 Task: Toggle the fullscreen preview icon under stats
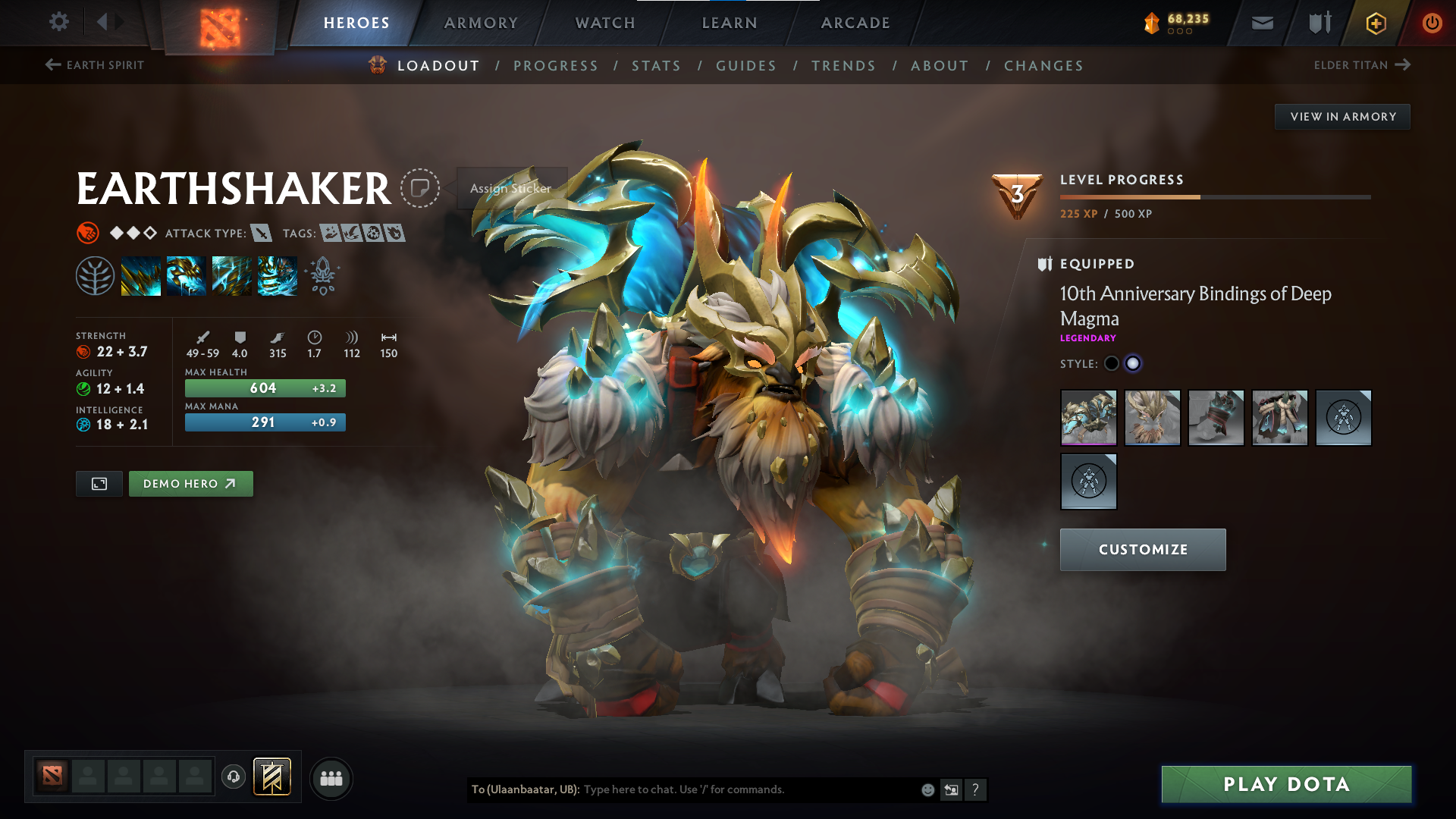click(x=99, y=483)
